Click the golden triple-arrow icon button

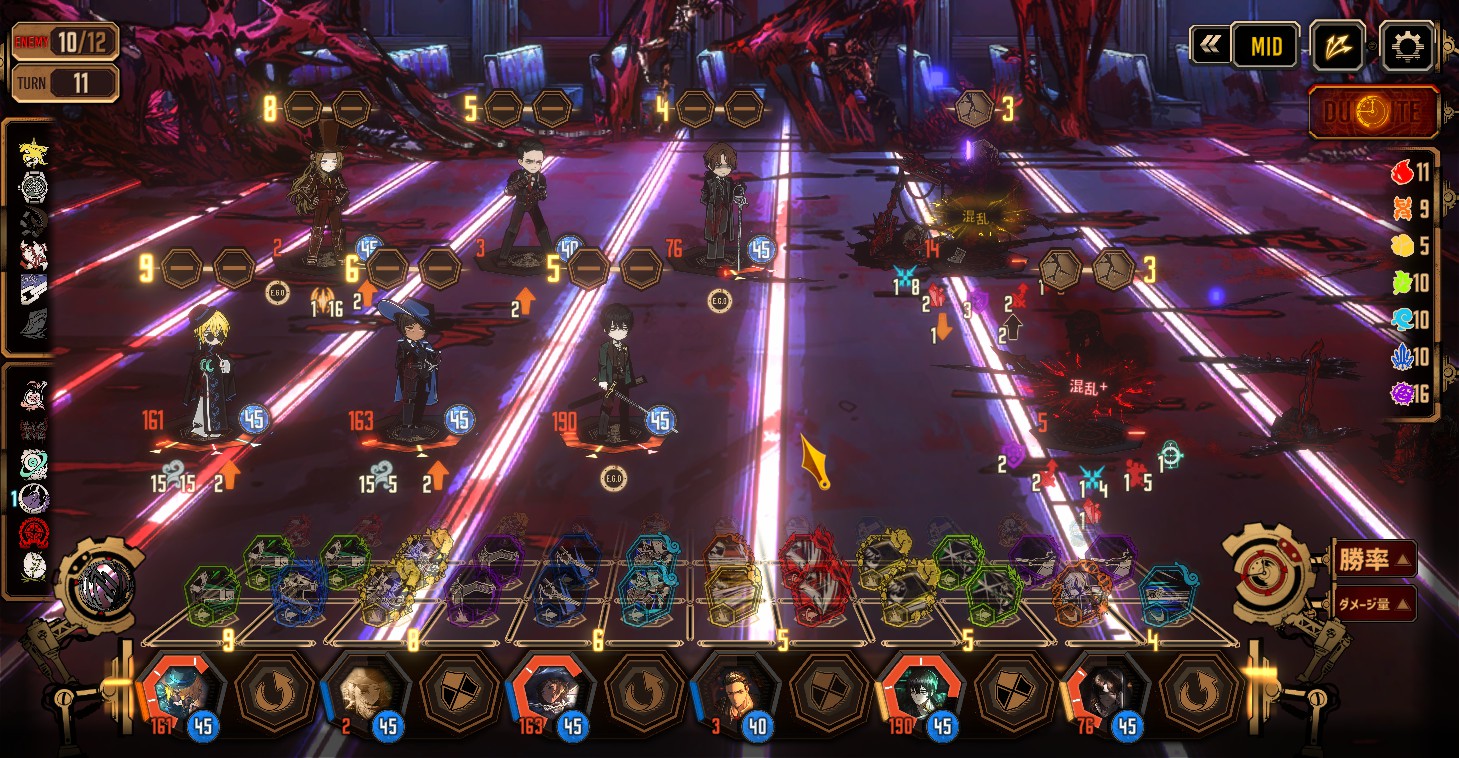[1337, 46]
